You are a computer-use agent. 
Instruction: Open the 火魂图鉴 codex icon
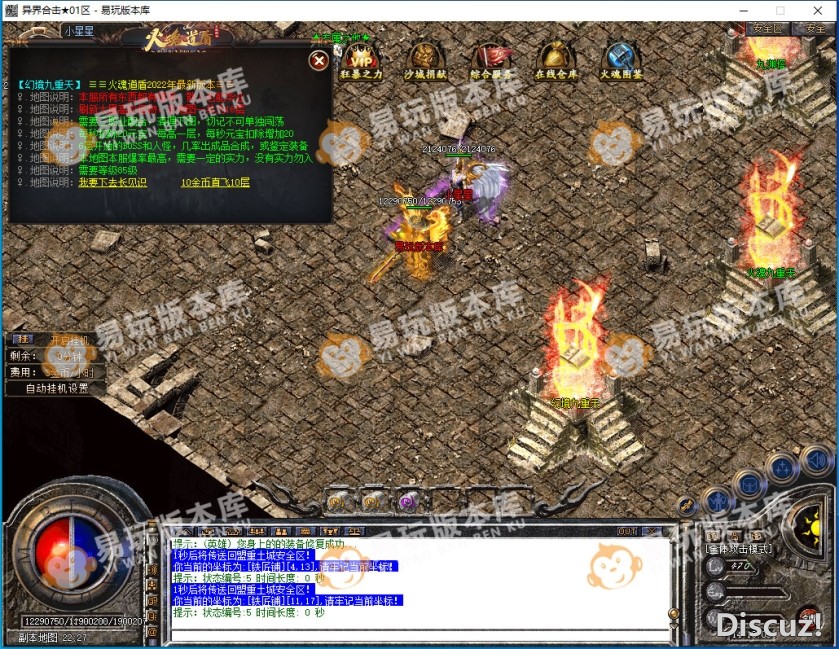pyautogui.click(x=620, y=60)
